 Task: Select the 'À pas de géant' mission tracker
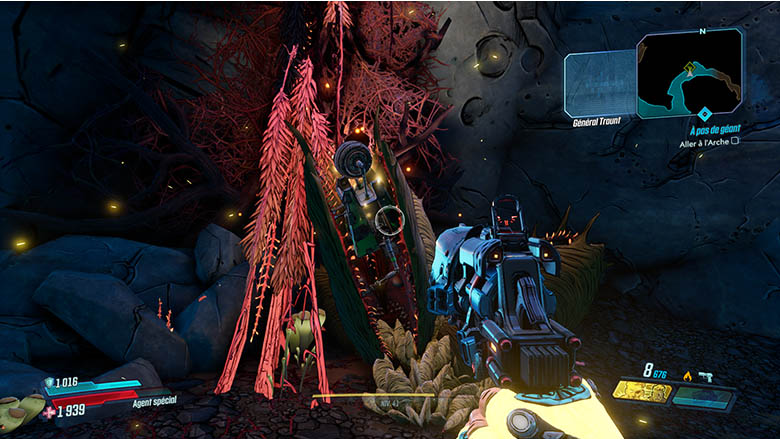pyautogui.click(x=715, y=129)
